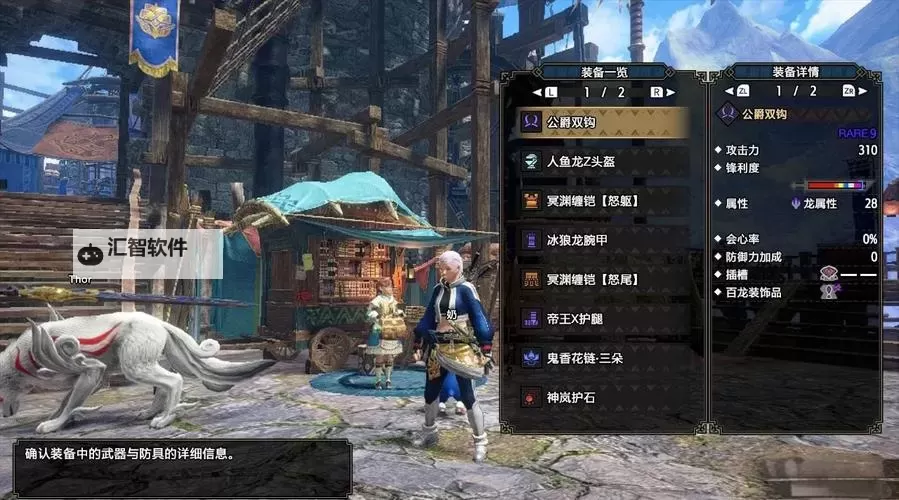Screen dimensions: 899x500
Task: Choose the 冥渊缠铠【怒尾】 waist armor
Action: pos(602,279)
